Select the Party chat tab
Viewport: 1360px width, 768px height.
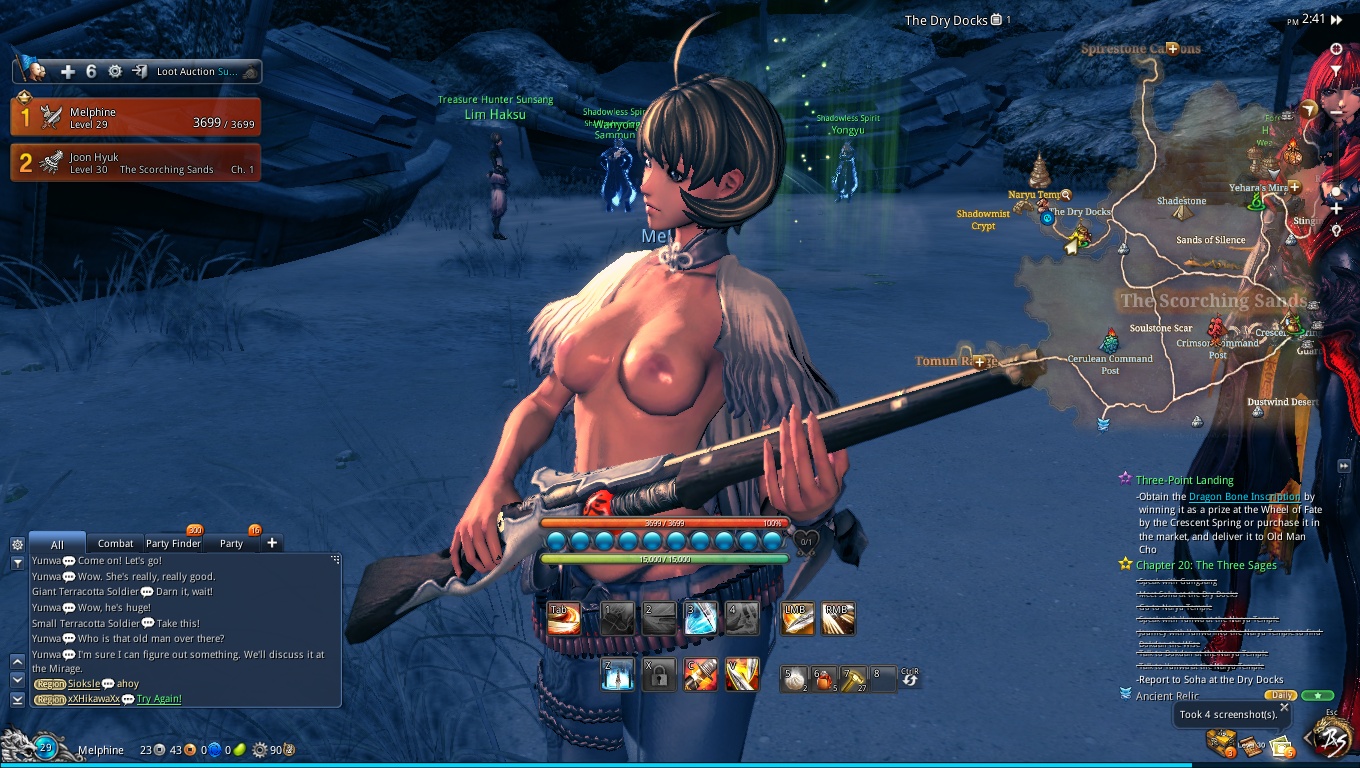(231, 543)
